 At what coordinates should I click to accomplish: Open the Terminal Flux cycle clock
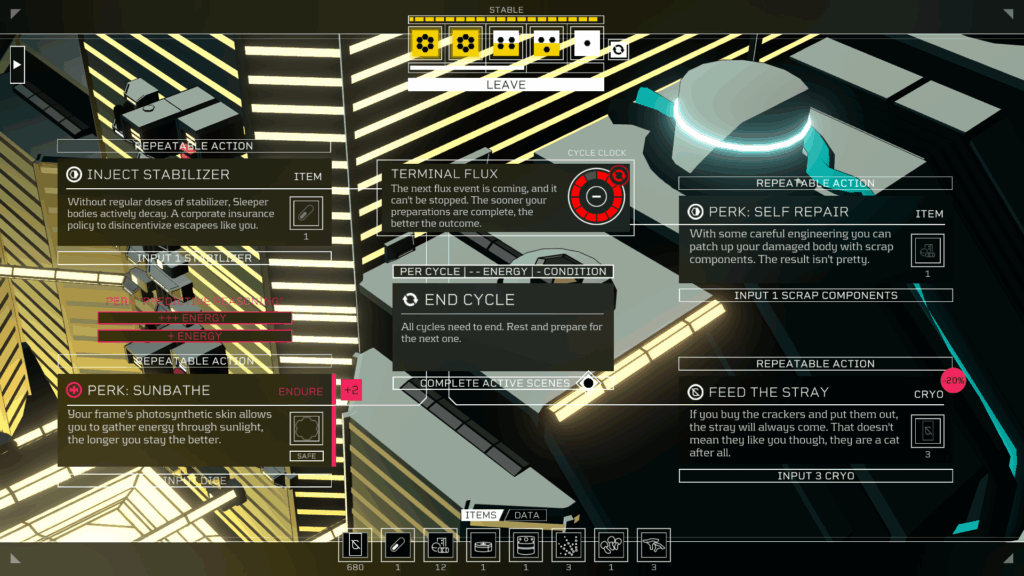point(595,196)
